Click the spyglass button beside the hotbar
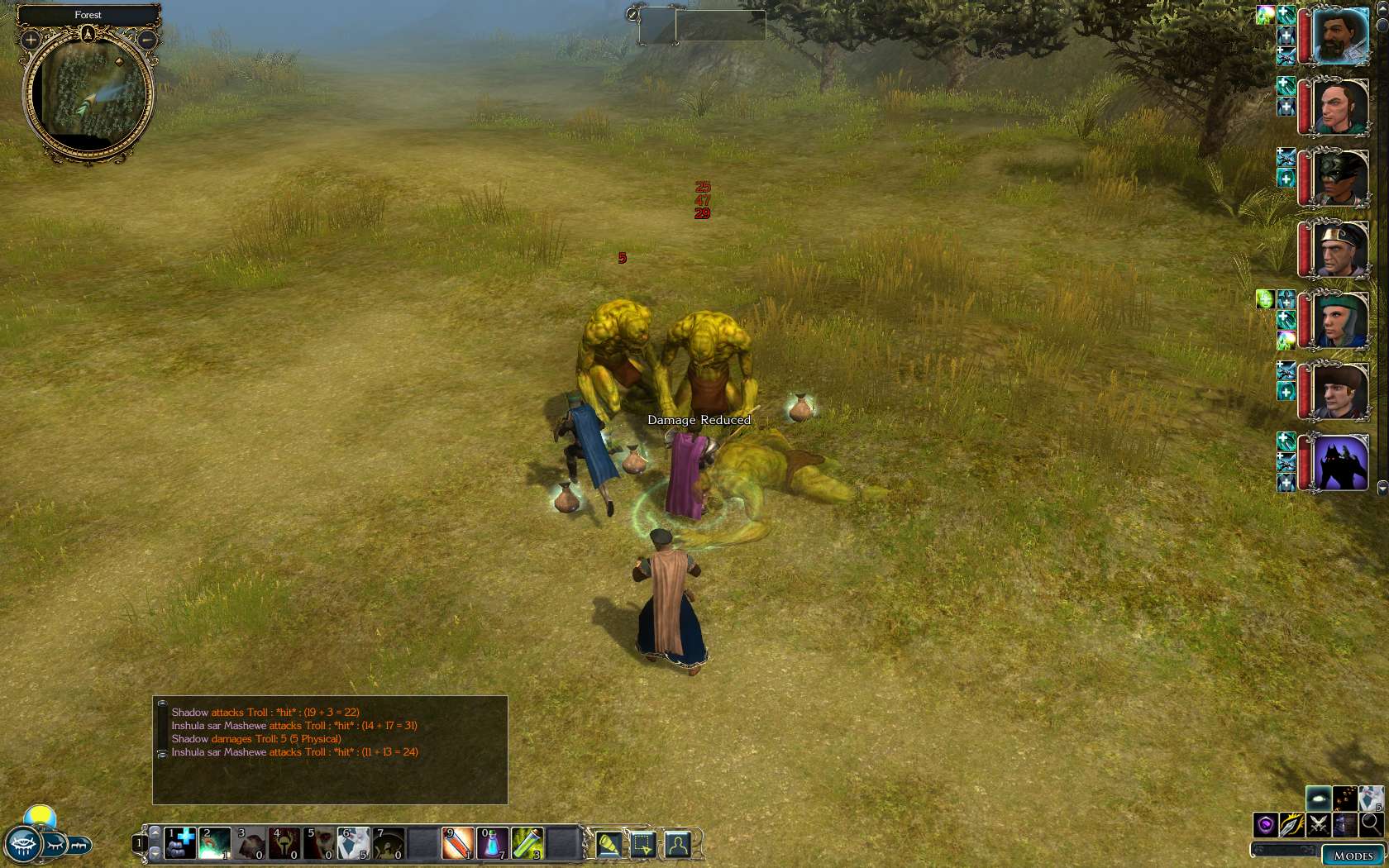The height and width of the screenshot is (868, 1389). [609, 844]
